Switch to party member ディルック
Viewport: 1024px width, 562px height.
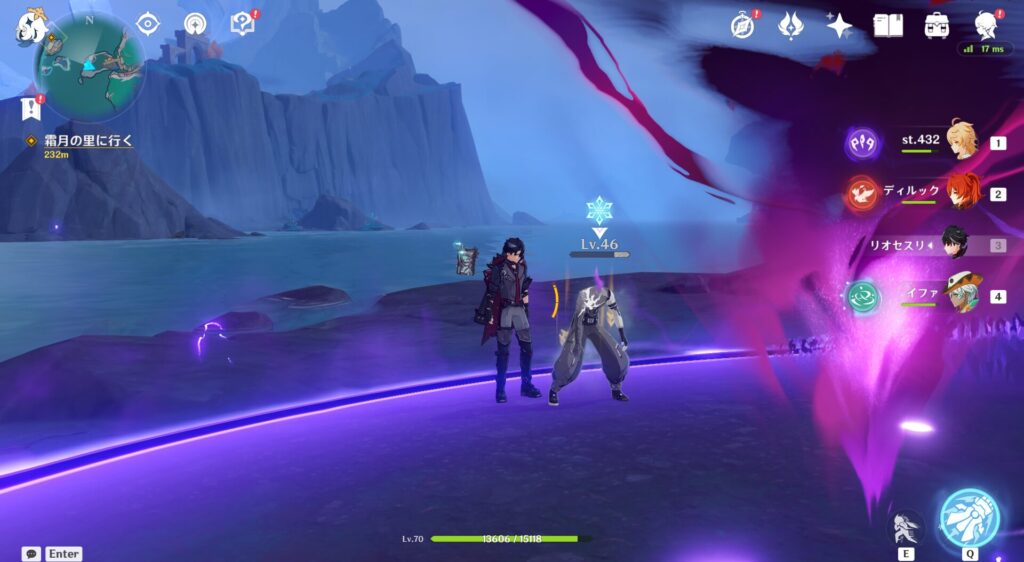coord(962,192)
